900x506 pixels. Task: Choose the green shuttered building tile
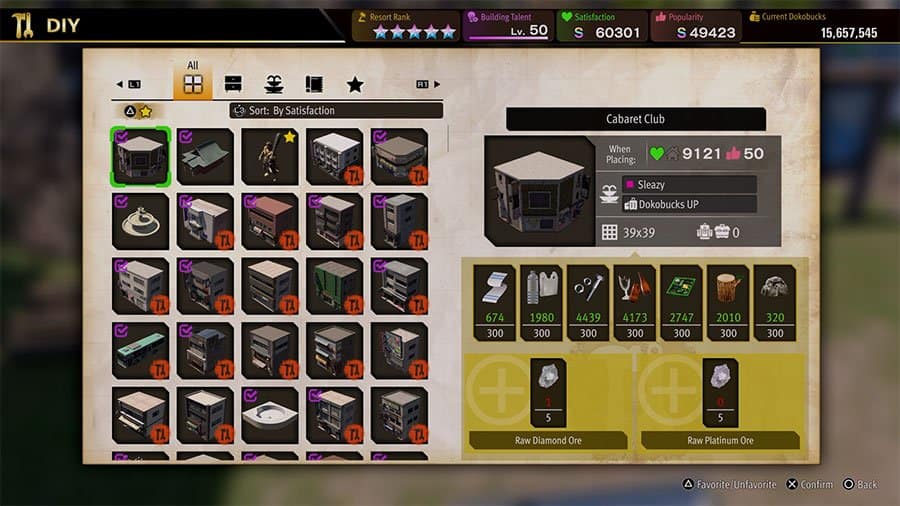(x=335, y=286)
